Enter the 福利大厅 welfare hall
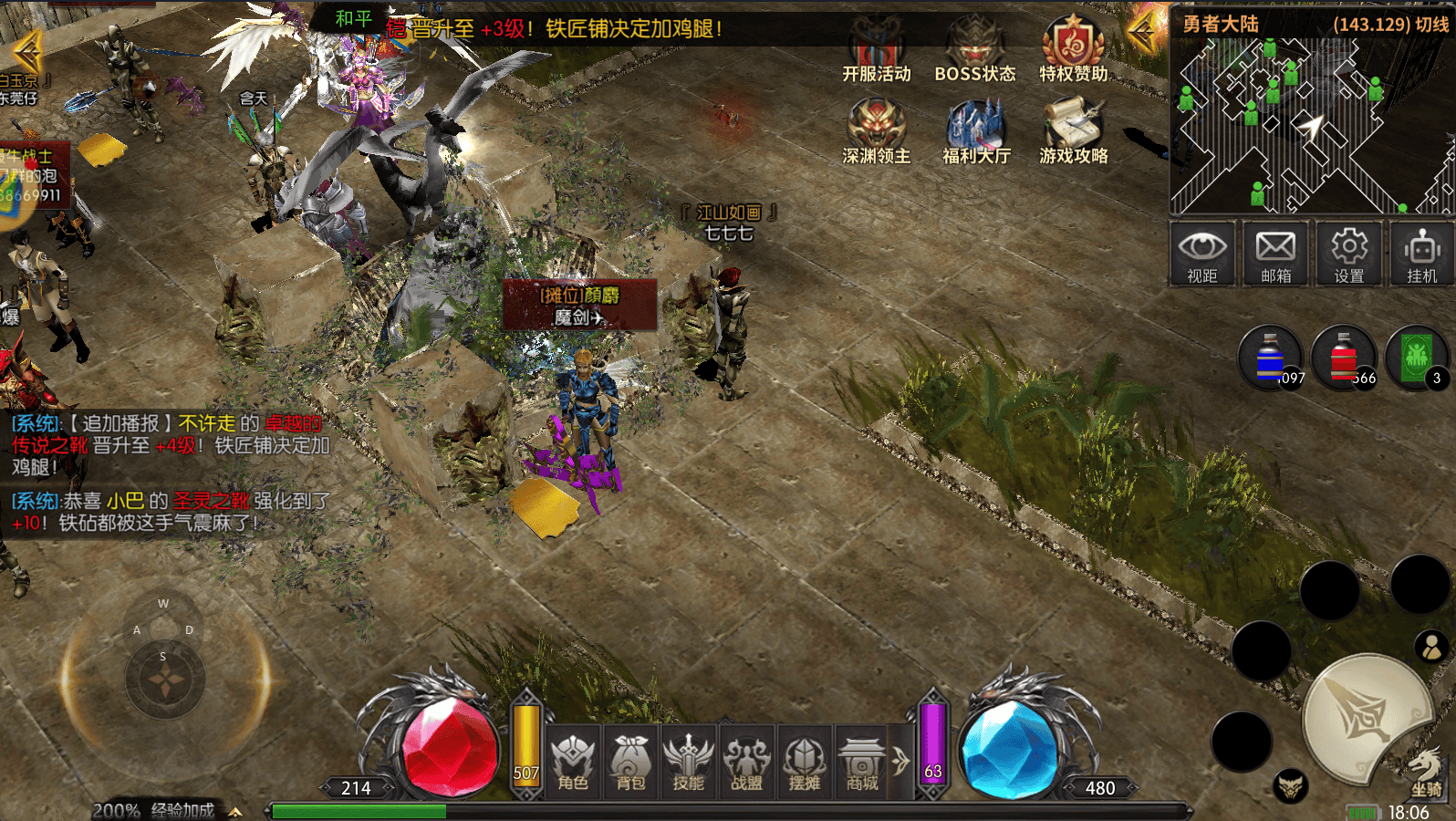This screenshot has height=821, width=1456. 976,131
